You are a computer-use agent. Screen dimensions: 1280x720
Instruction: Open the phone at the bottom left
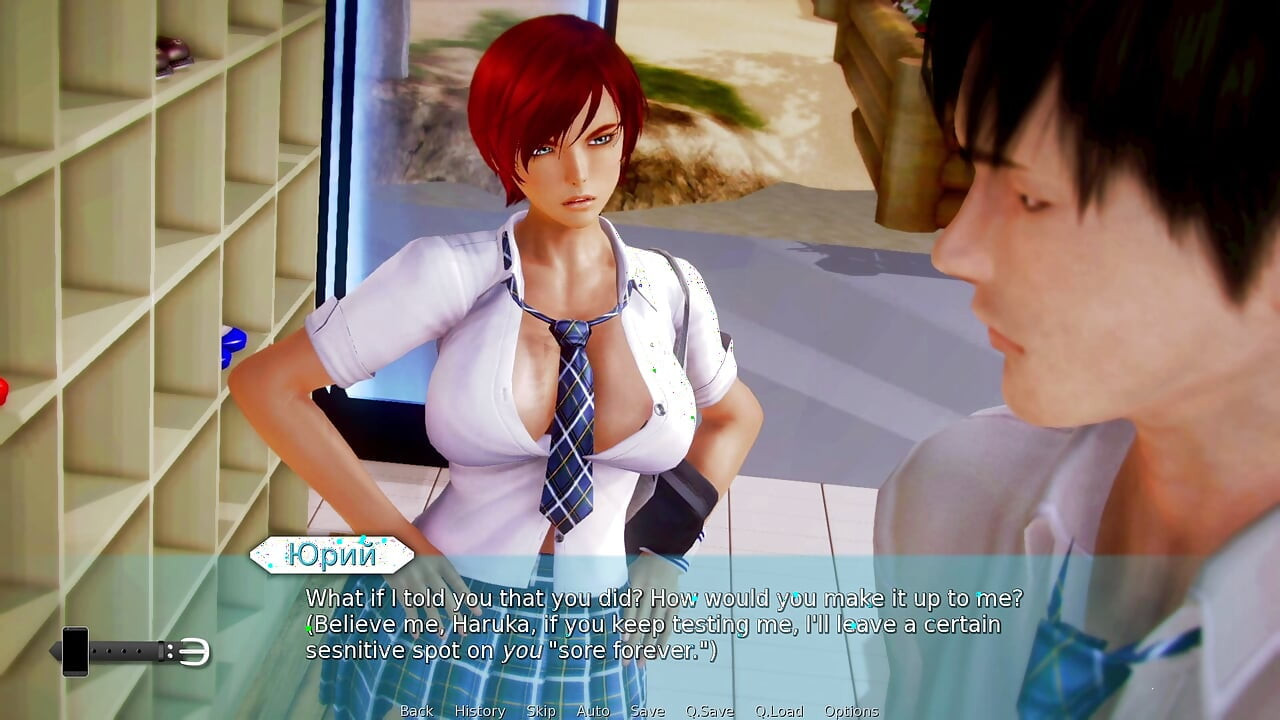tap(75, 650)
